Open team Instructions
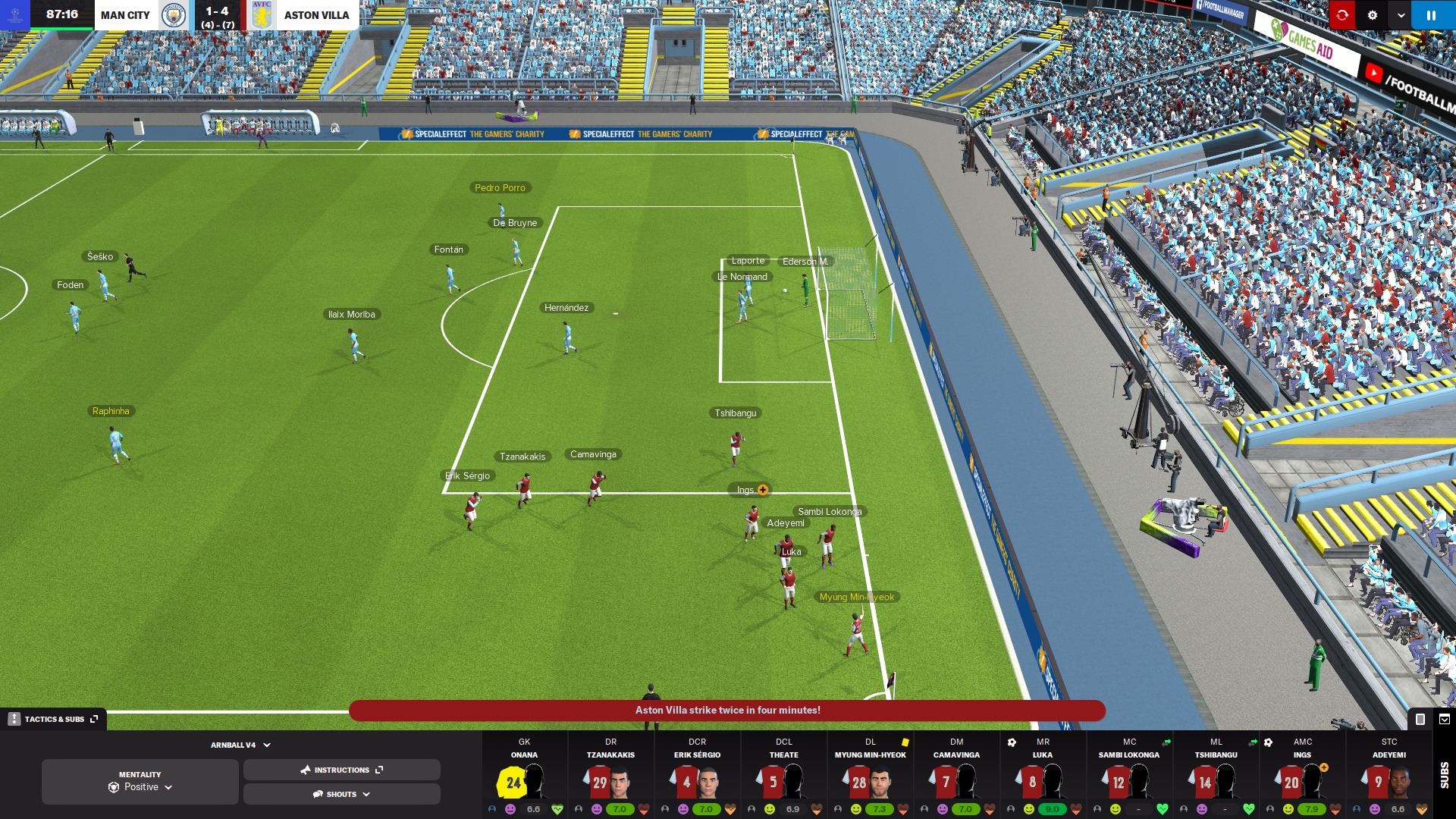 (341, 770)
